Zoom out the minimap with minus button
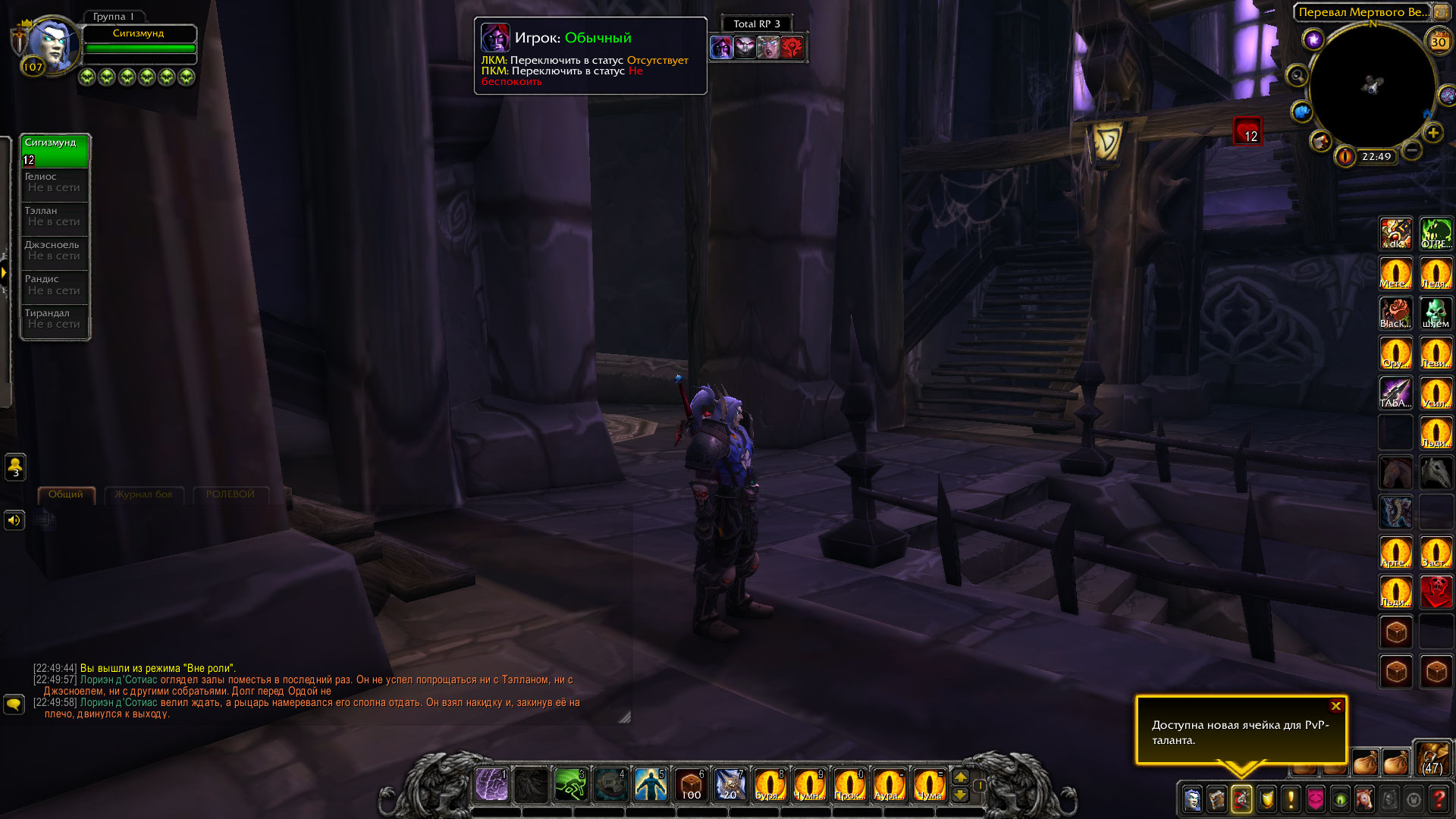 [x=1411, y=150]
